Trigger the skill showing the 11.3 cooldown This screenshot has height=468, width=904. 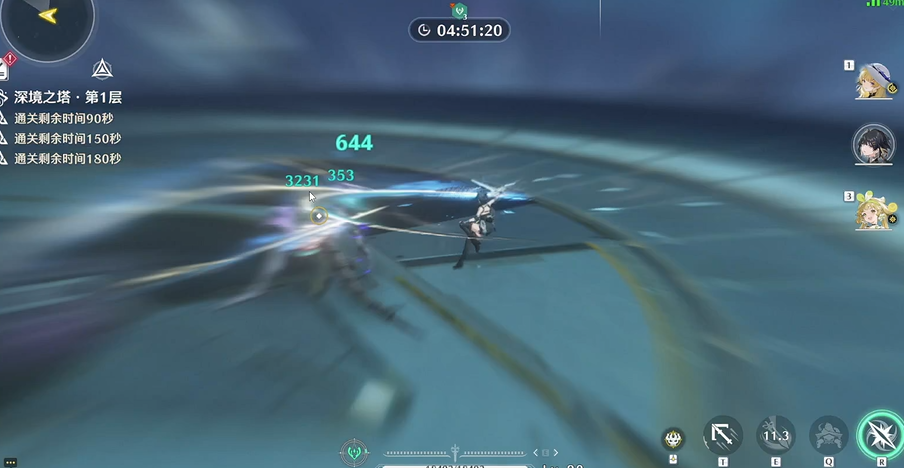776,436
